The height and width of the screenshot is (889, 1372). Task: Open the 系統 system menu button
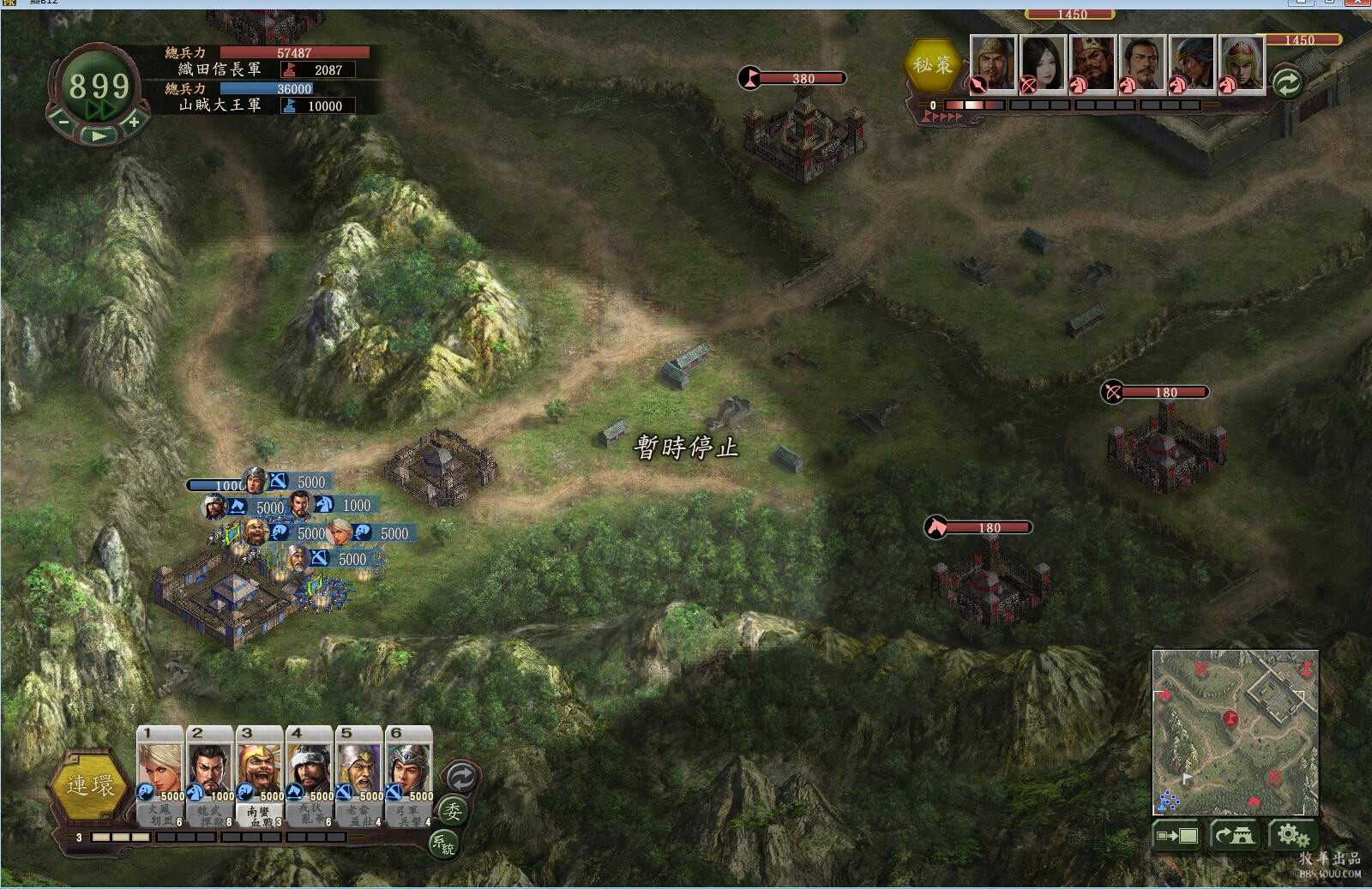click(x=443, y=844)
